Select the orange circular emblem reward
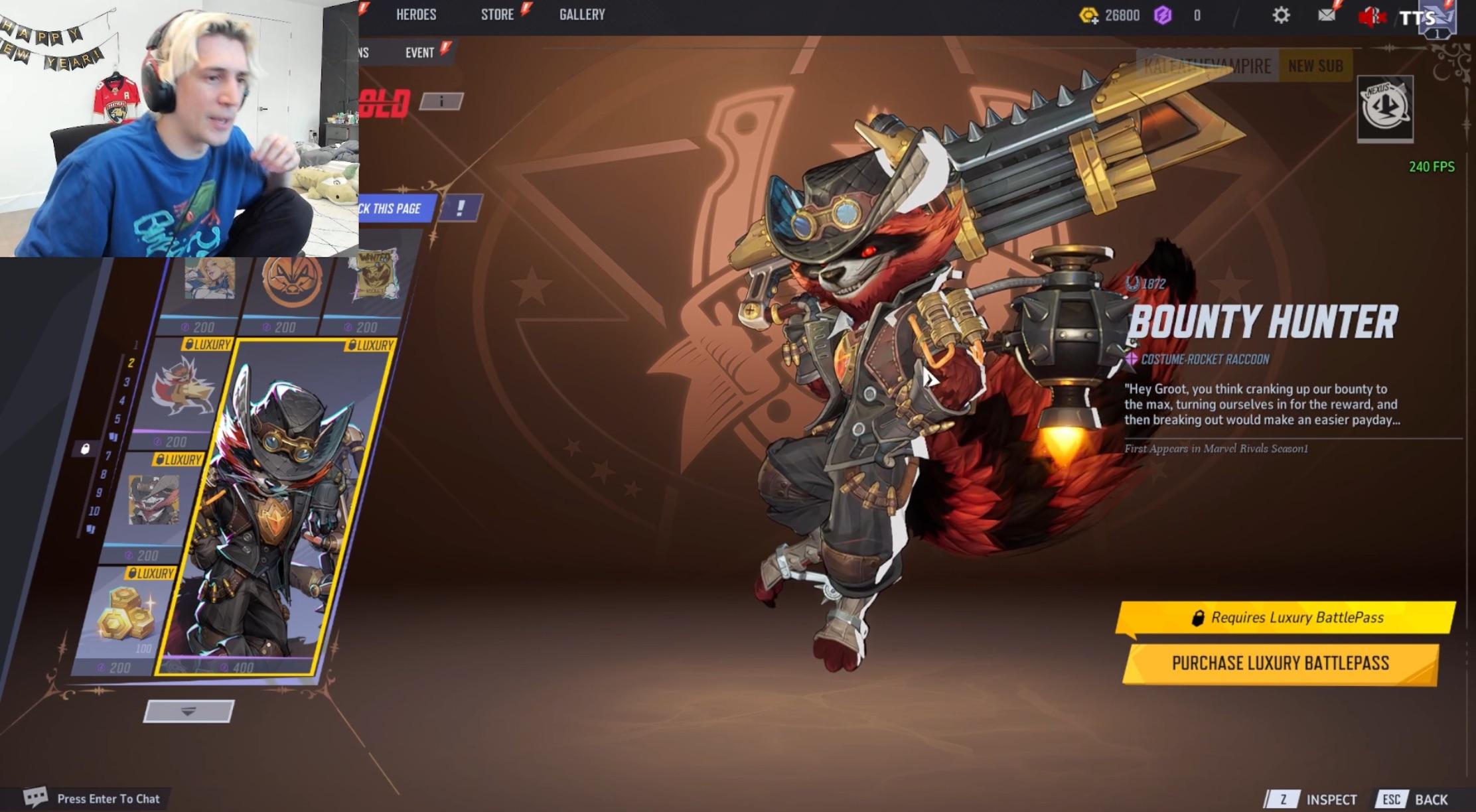 coord(292,282)
